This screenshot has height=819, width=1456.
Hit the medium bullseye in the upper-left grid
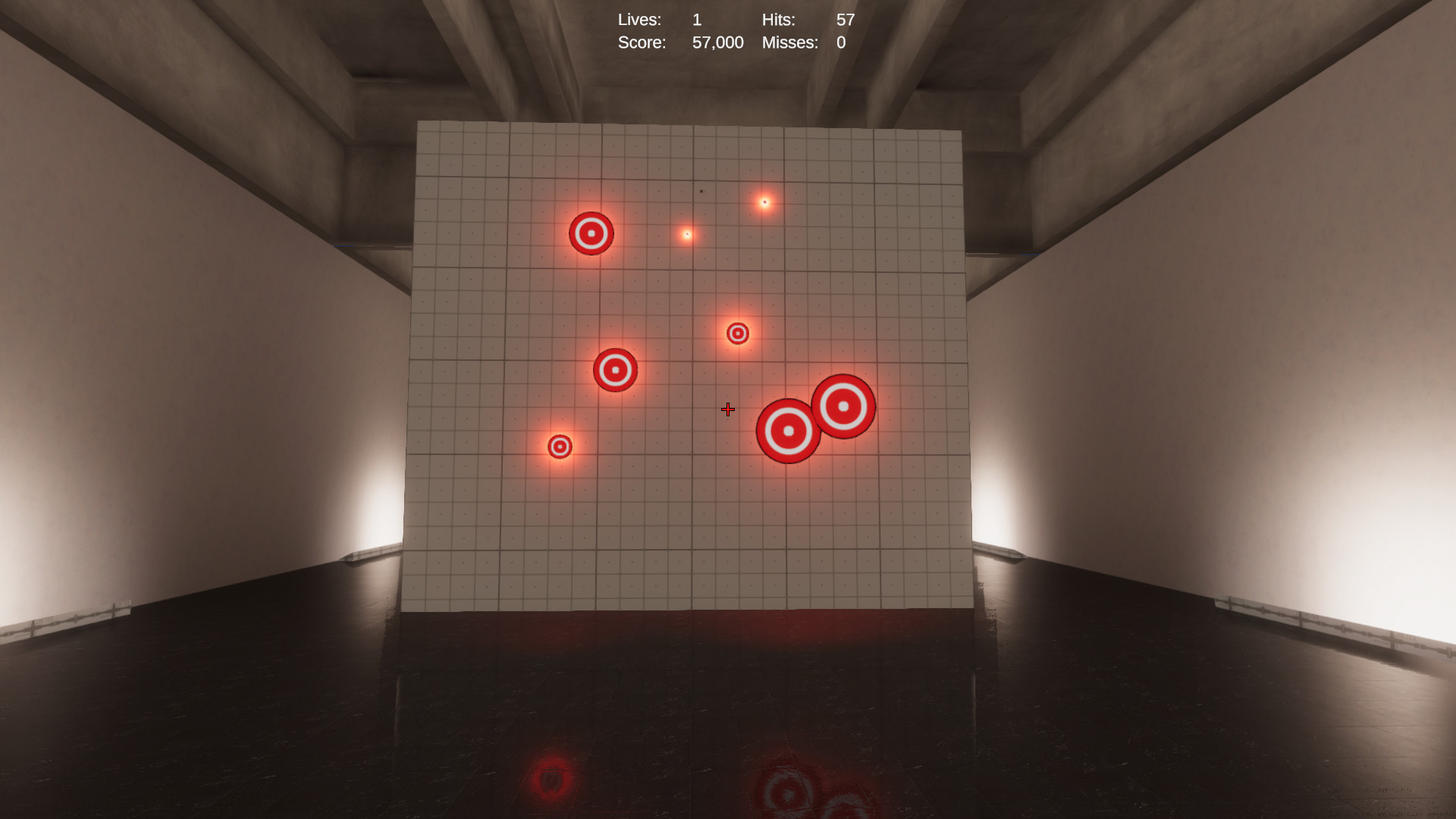591,234
